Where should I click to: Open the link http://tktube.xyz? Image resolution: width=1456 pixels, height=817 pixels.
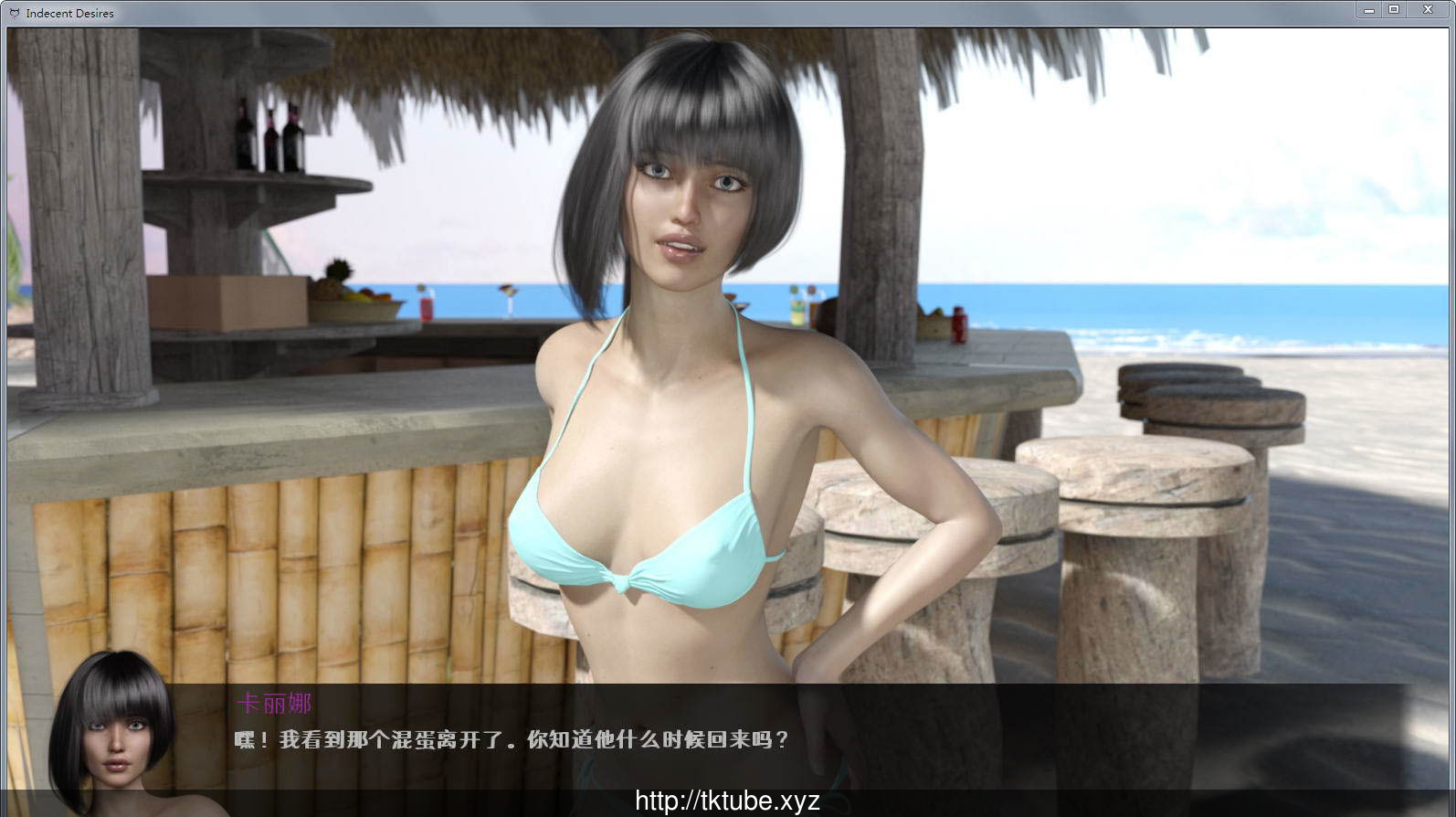click(728, 799)
